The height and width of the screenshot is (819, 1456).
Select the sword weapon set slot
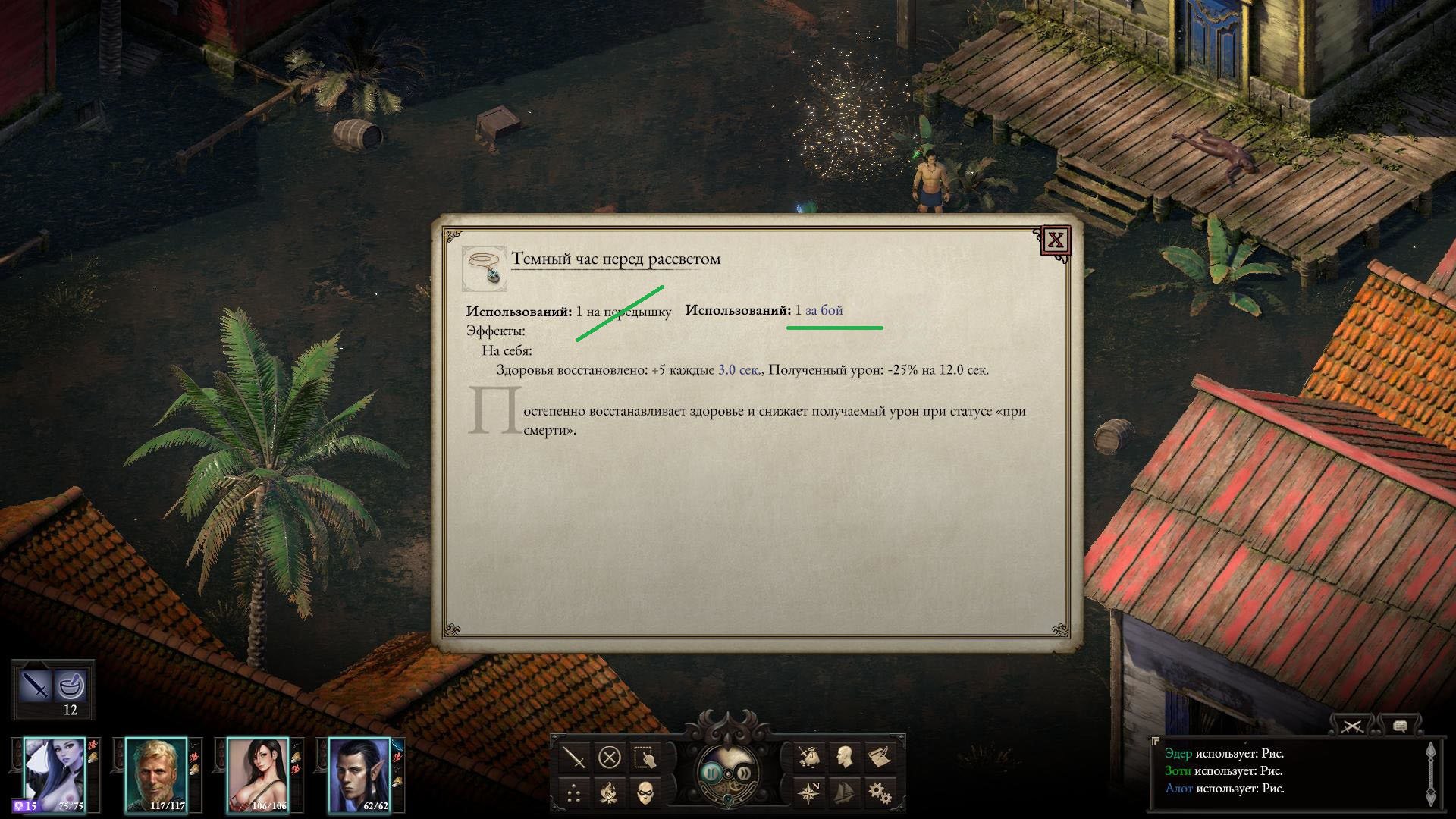[35, 686]
